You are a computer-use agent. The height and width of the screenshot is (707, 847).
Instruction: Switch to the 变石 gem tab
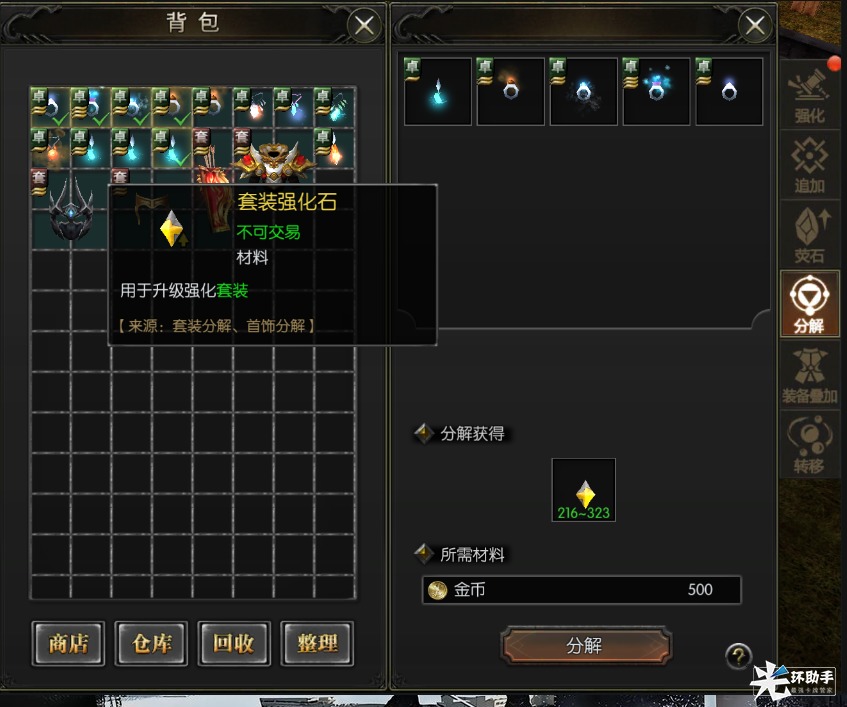809,234
